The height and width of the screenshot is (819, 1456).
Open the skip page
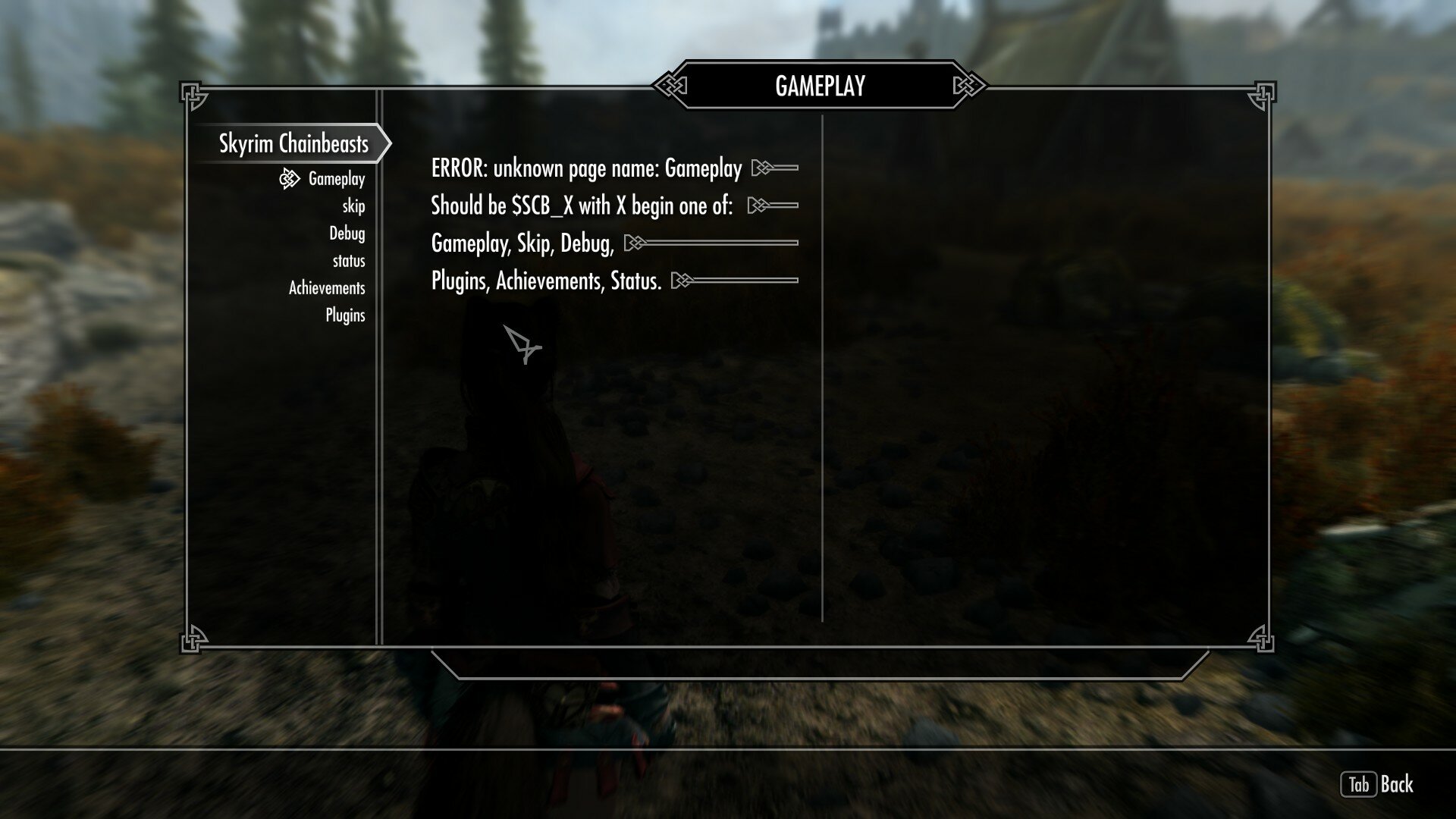pos(353,206)
